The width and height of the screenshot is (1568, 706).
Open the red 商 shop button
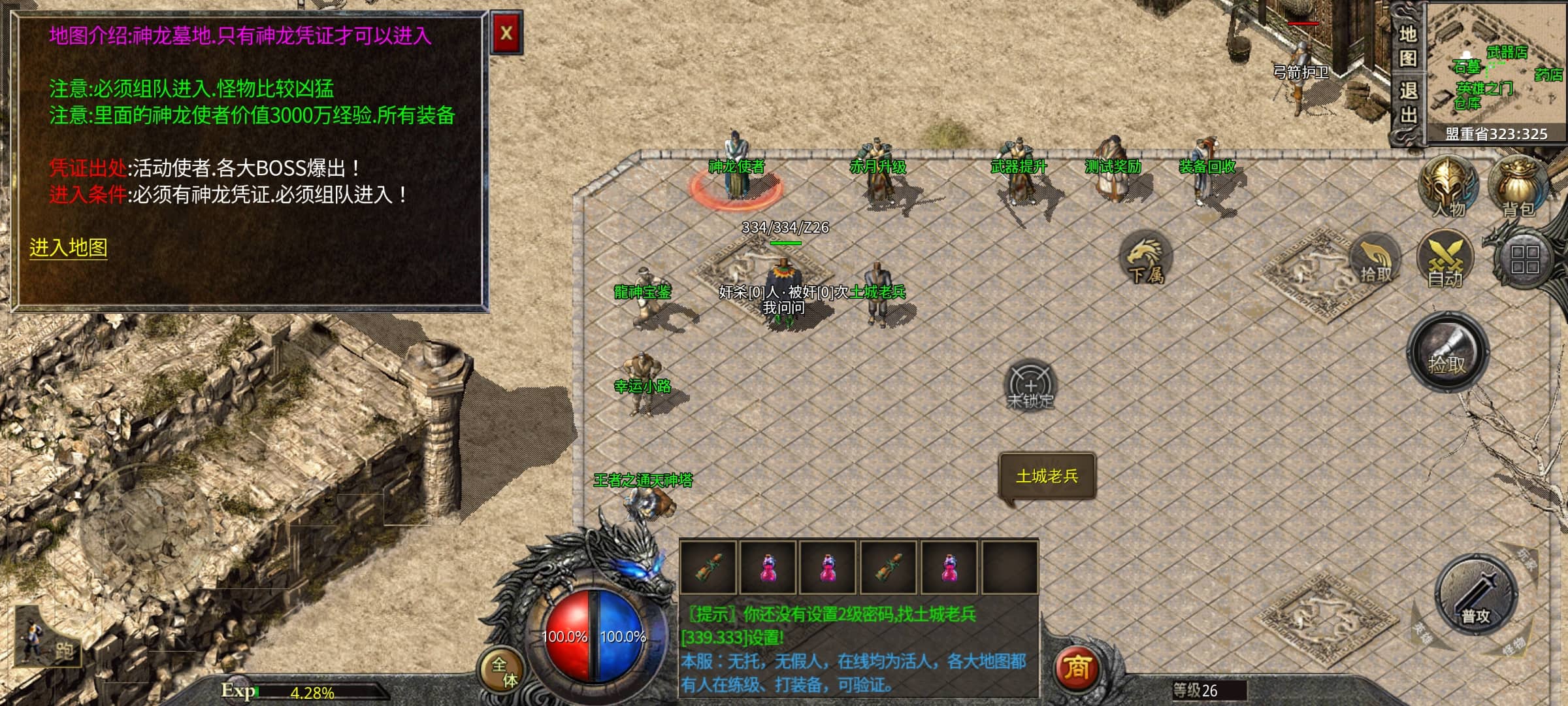(1077, 668)
